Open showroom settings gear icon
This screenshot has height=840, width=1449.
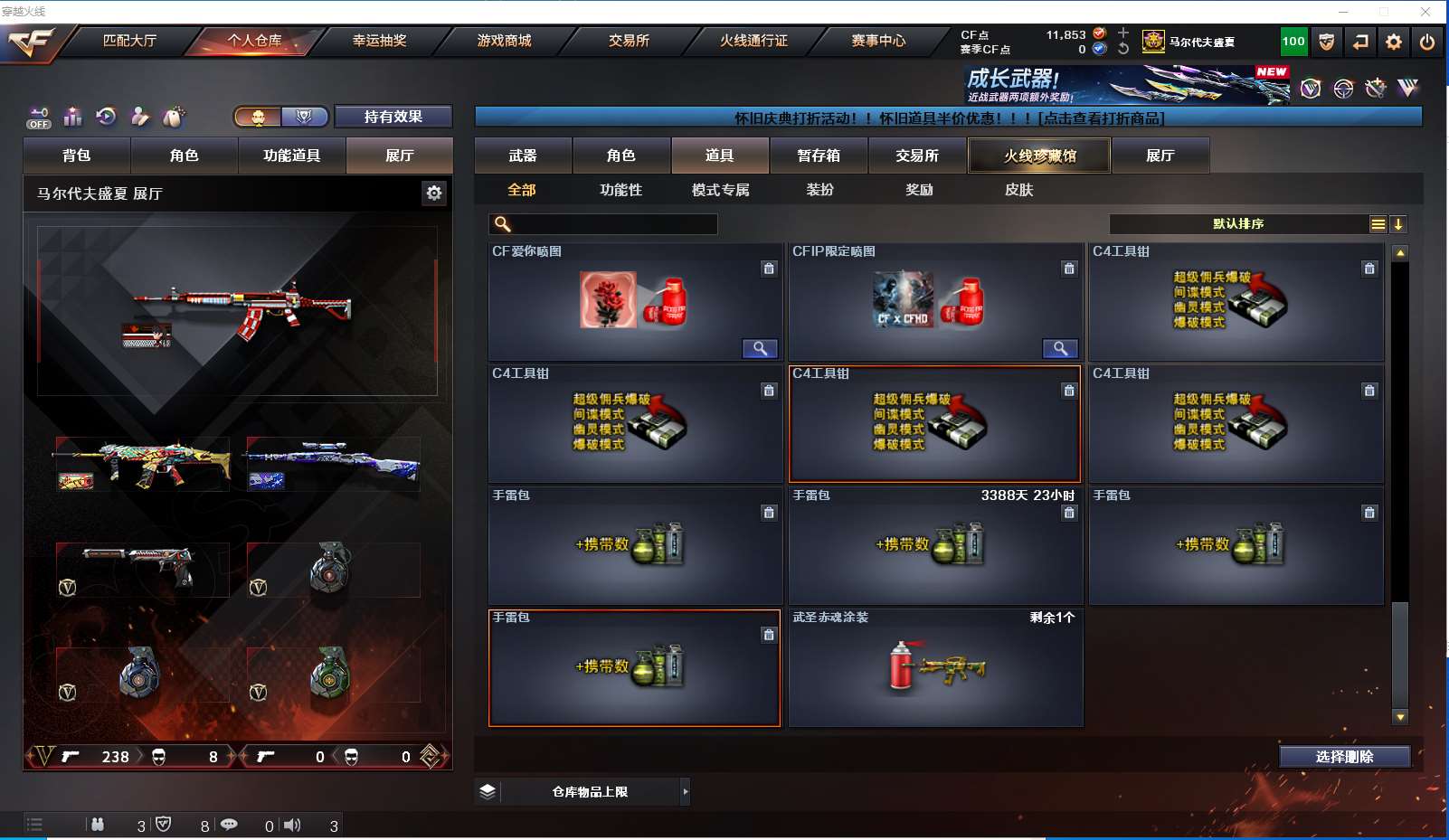pyautogui.click(x=434, y=193)
